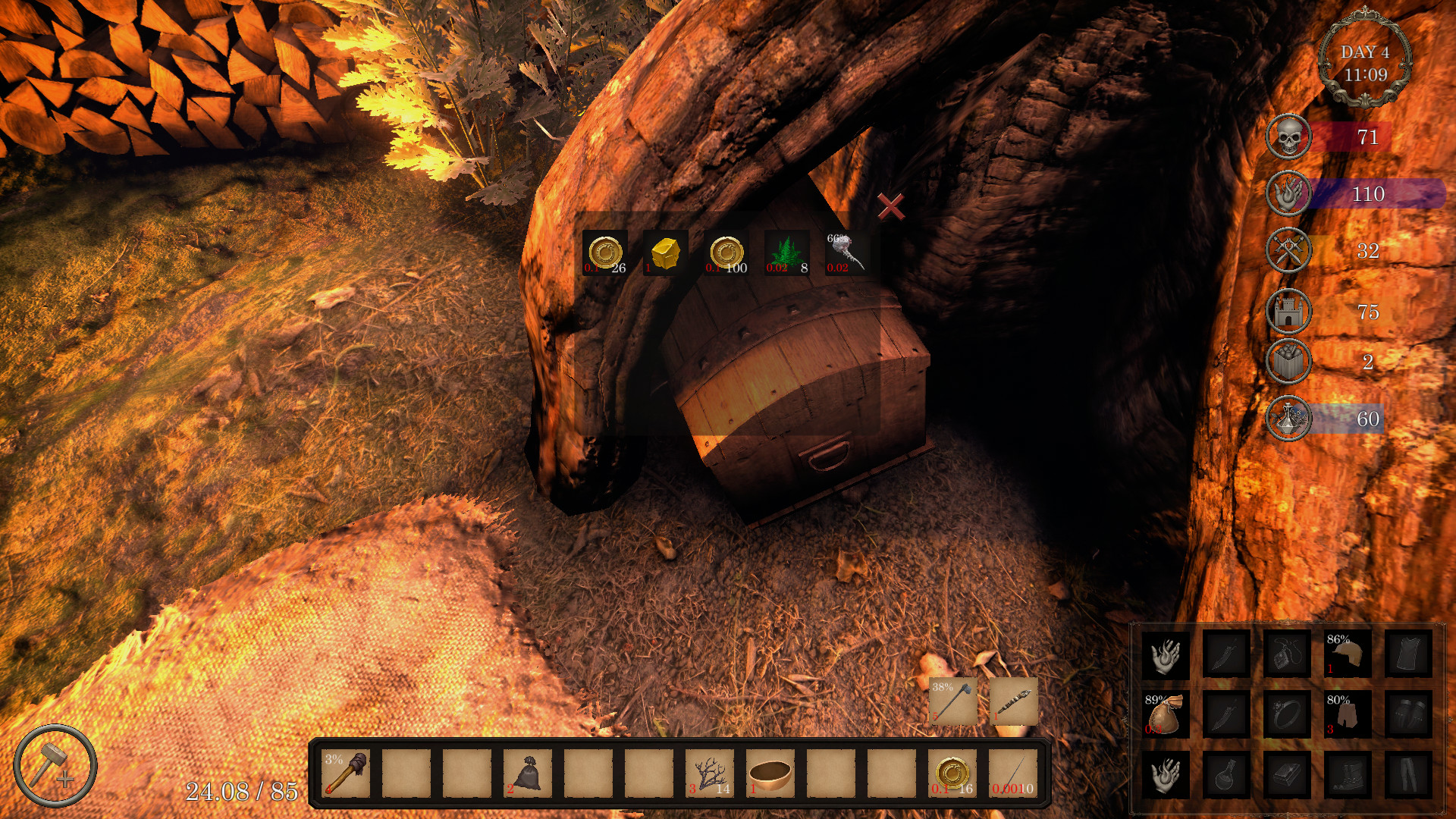This screenshot has height=819, width=1456.
Task: Take the stack of 100 coins
Action: pyautogui.click(x=725, y=251)
